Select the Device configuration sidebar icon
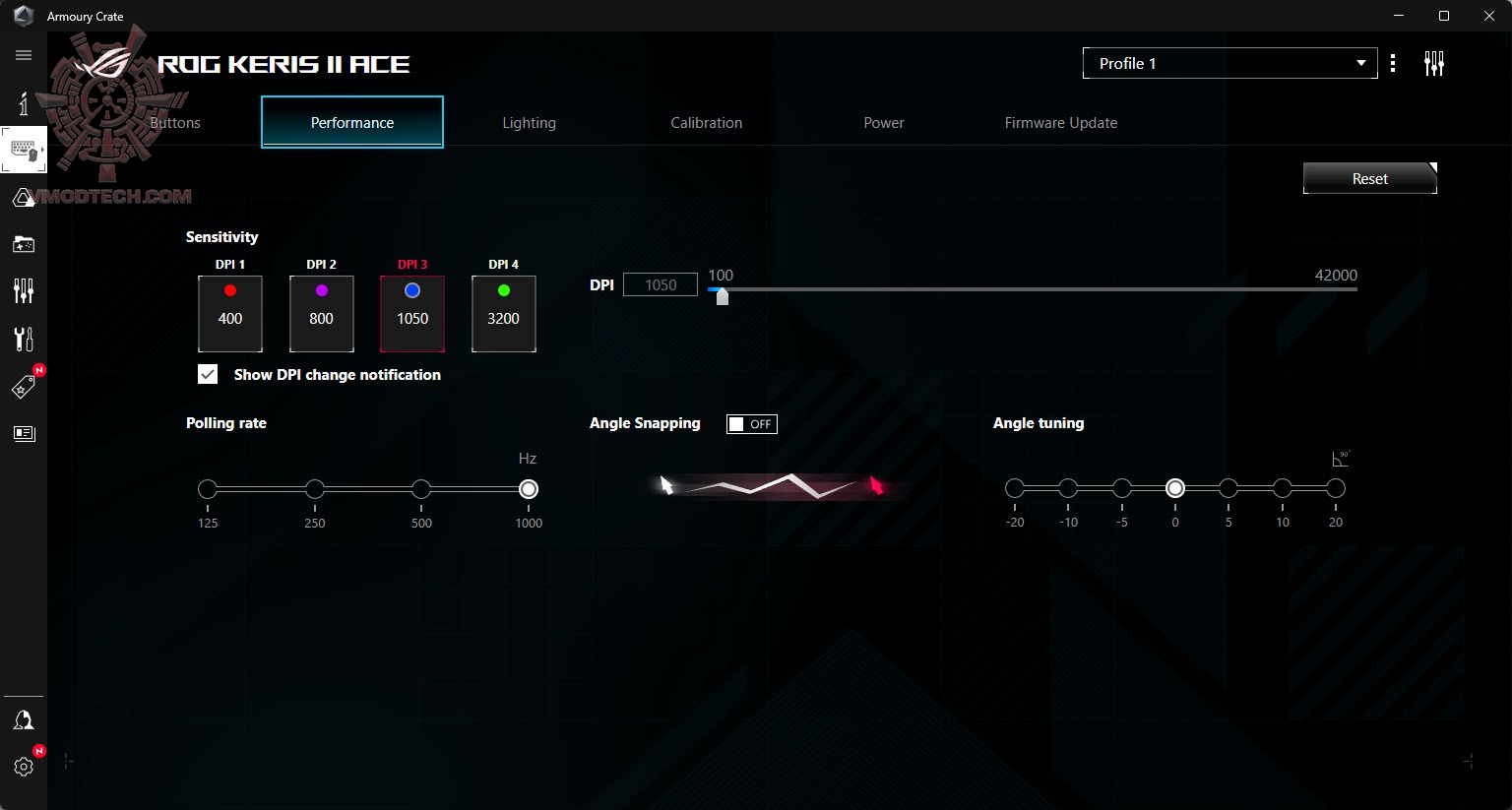1512x810 pixels. pyautogui.click(x=24, y=150)
